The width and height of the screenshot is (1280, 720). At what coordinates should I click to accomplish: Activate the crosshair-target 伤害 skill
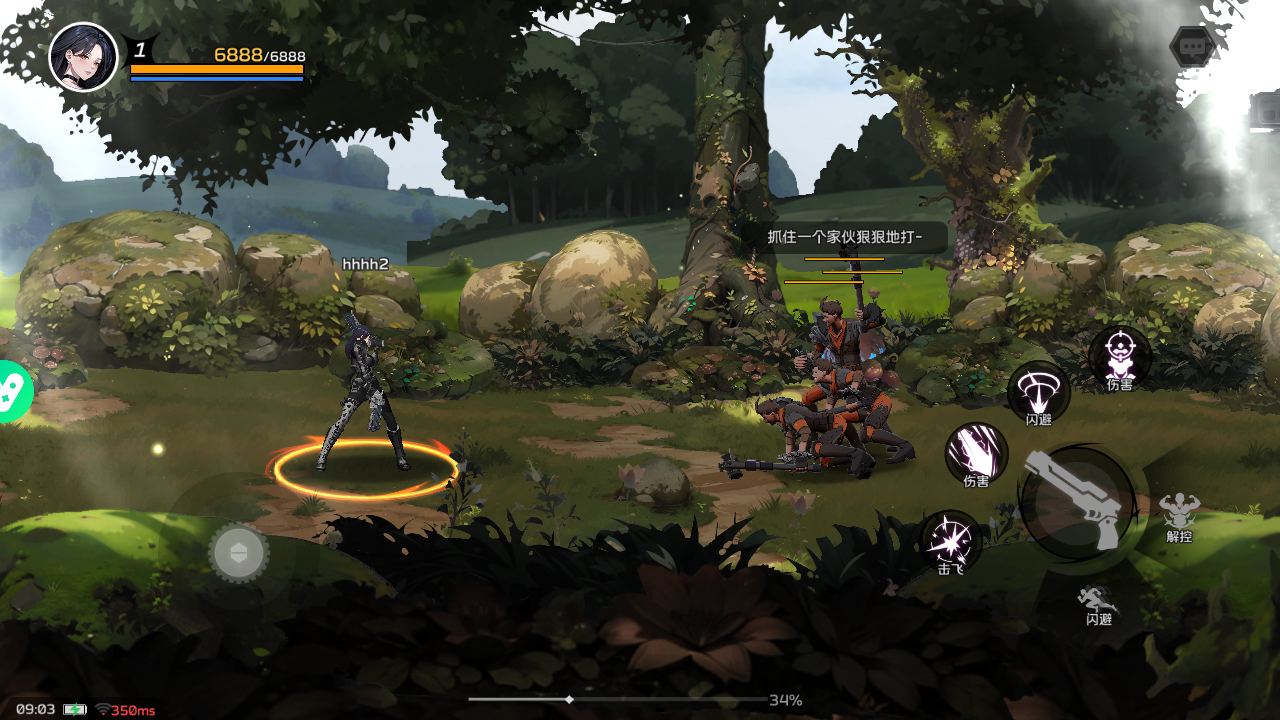1120,353
